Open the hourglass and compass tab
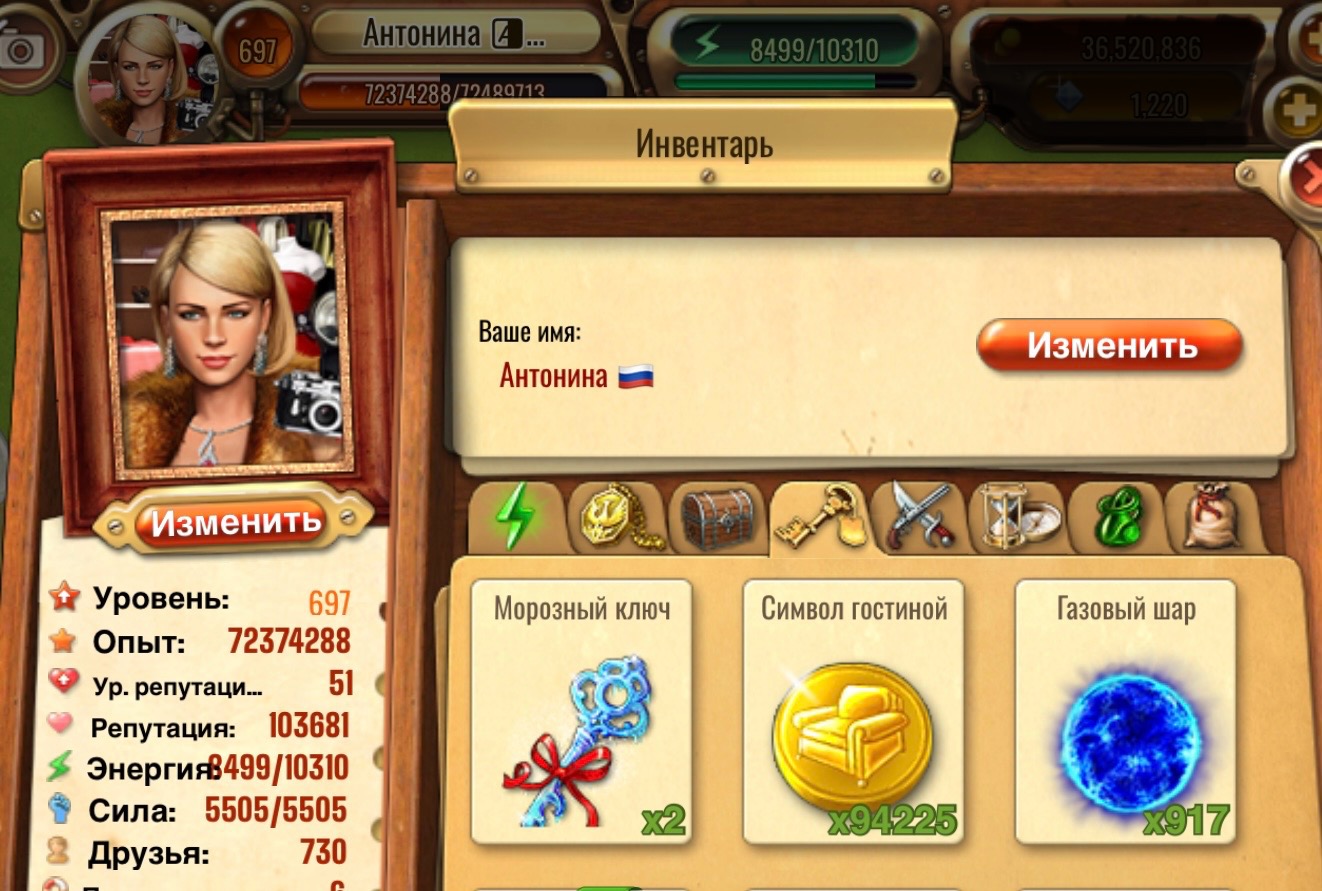This screenshot has width=1322, height=891. tap(1016, 518)
